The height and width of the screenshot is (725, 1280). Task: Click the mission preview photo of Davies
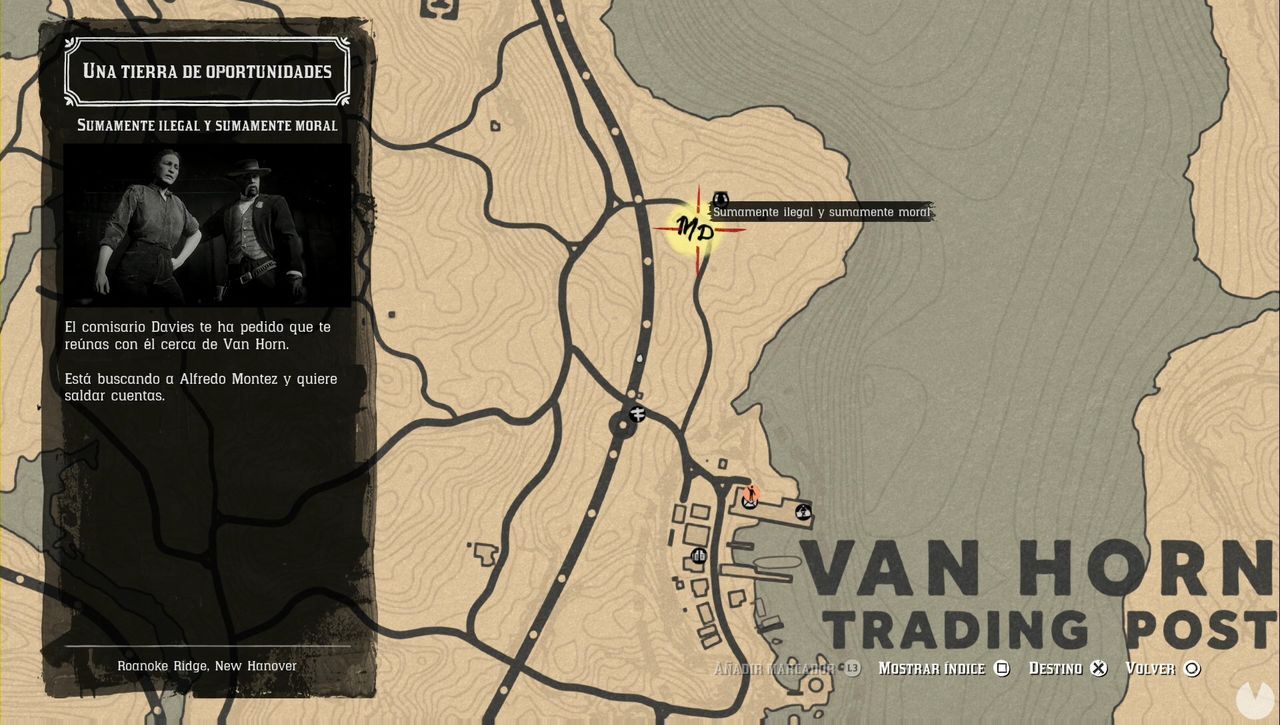207,224
